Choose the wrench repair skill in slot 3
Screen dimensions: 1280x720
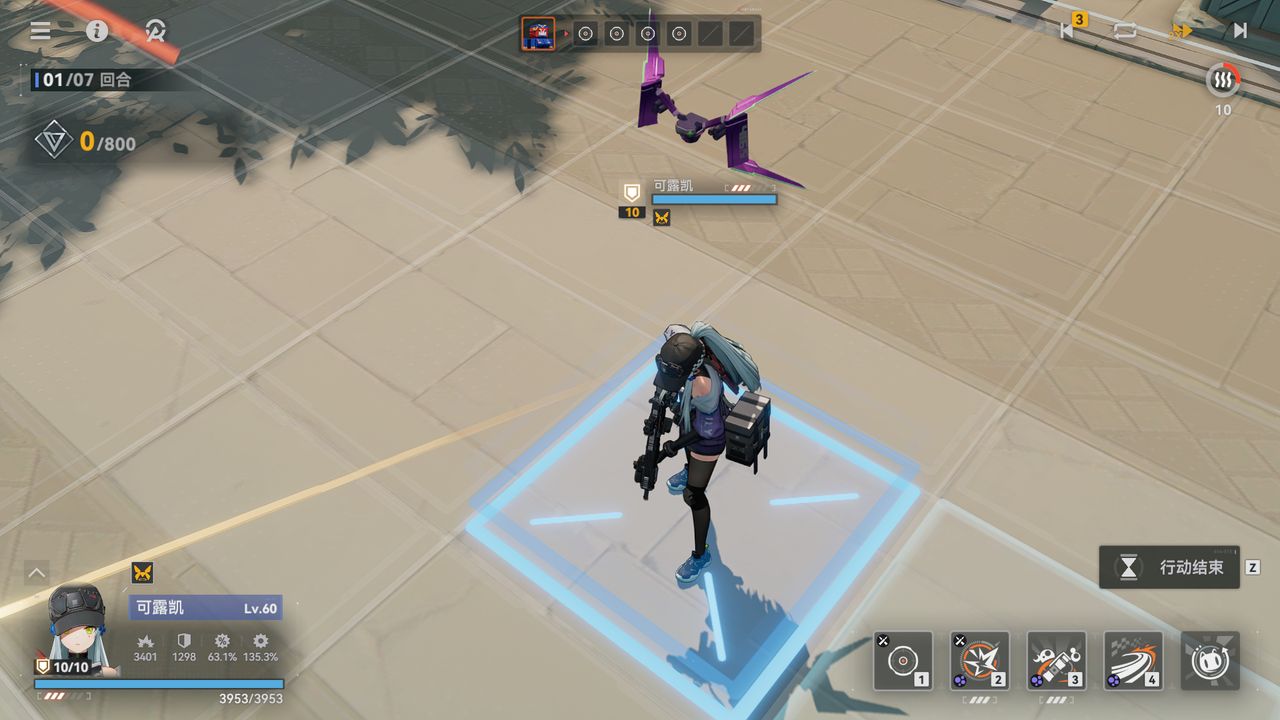pyautogui.click(x=1056, y=661)
